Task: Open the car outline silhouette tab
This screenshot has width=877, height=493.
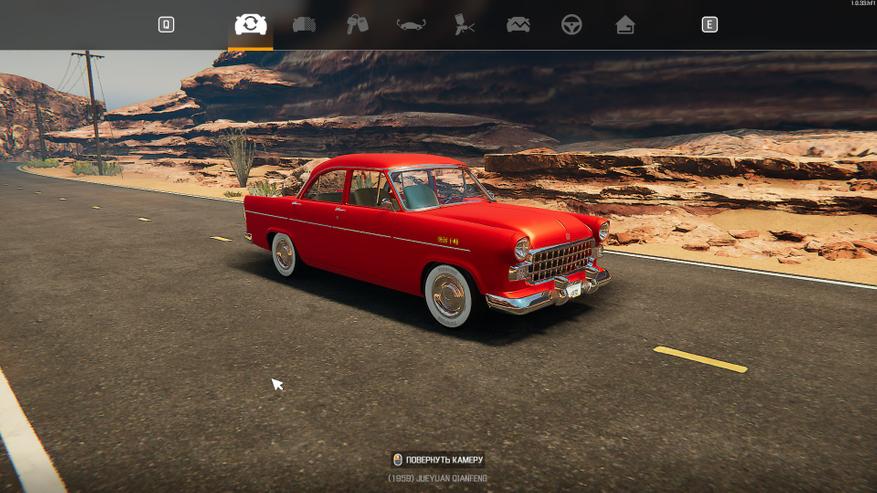Action: (x=410, y=25)
